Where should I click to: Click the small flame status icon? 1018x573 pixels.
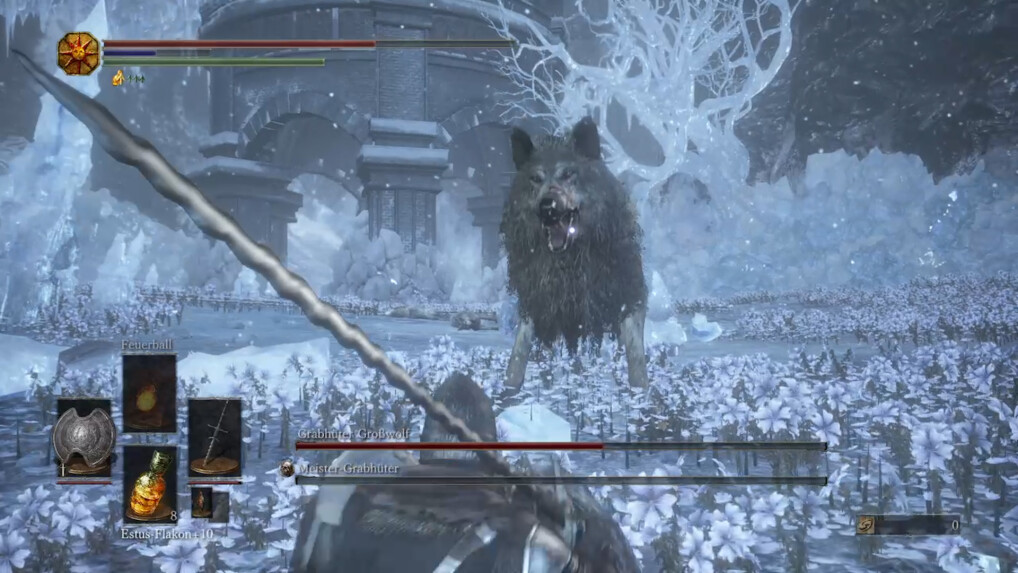tap(118, 77)
